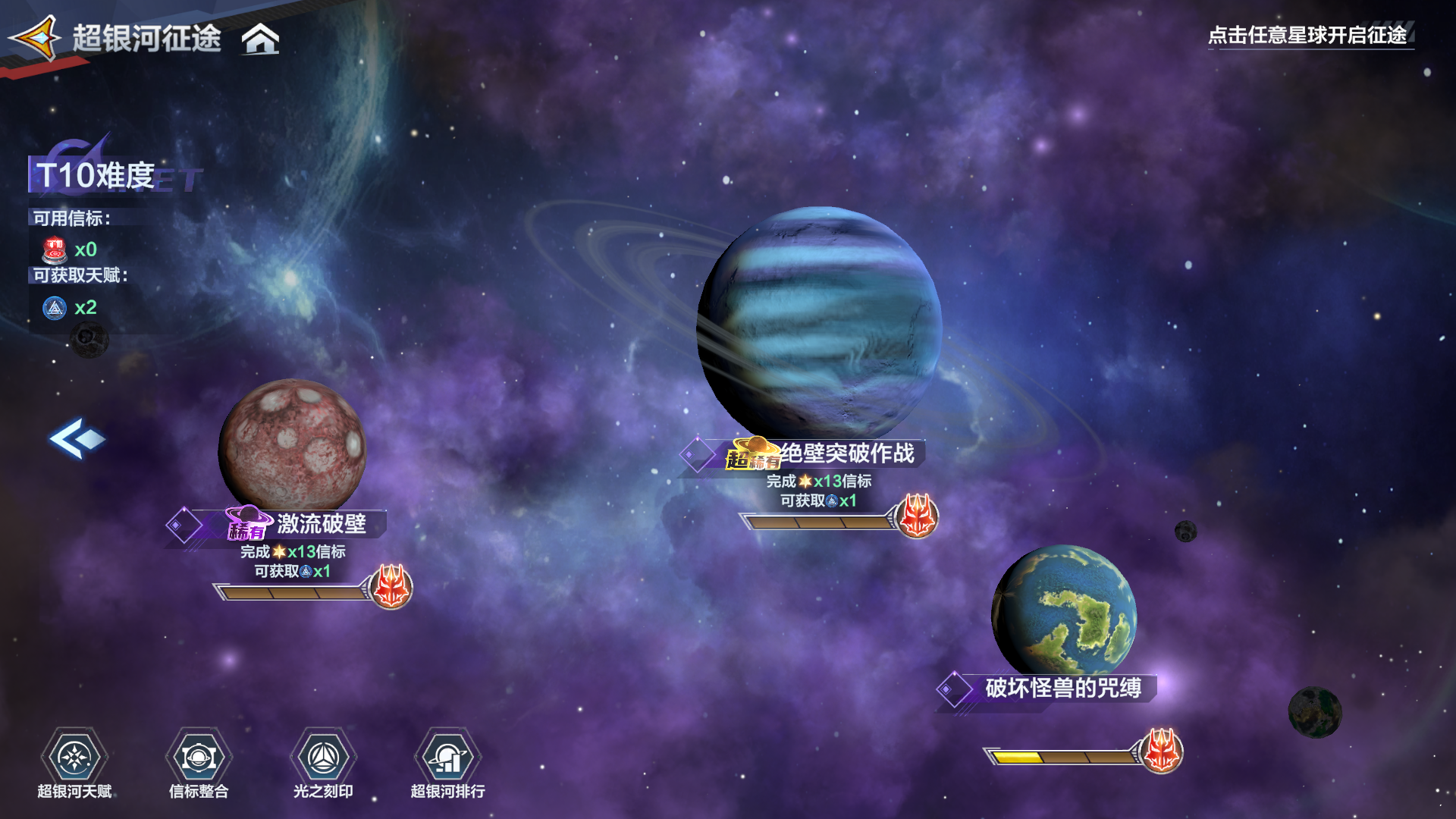Click the blue double-arrow back button

click(77, 438)
